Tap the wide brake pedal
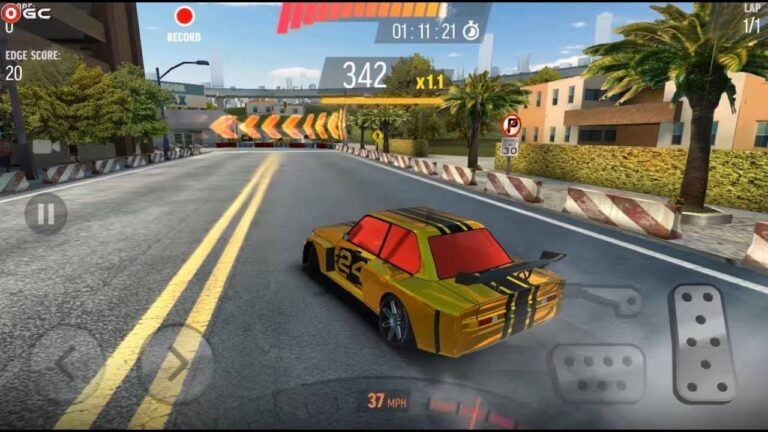The width and height of the screenshot is (768, 432). coord(597,372)
